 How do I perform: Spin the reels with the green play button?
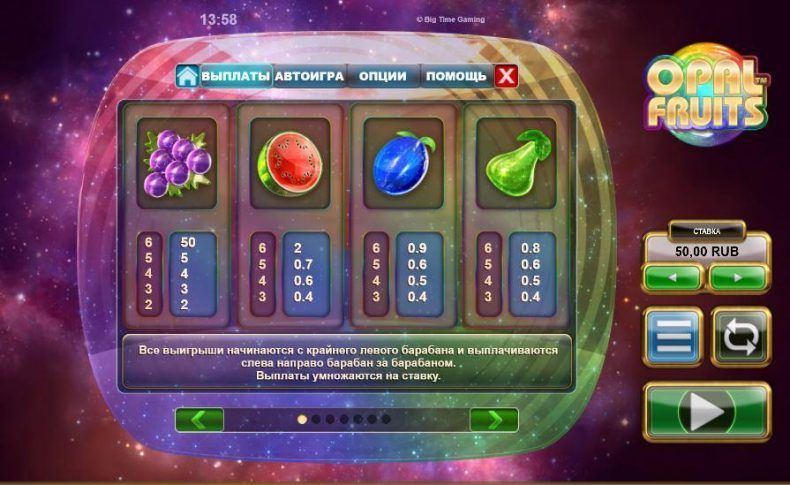tap(706, 410)
